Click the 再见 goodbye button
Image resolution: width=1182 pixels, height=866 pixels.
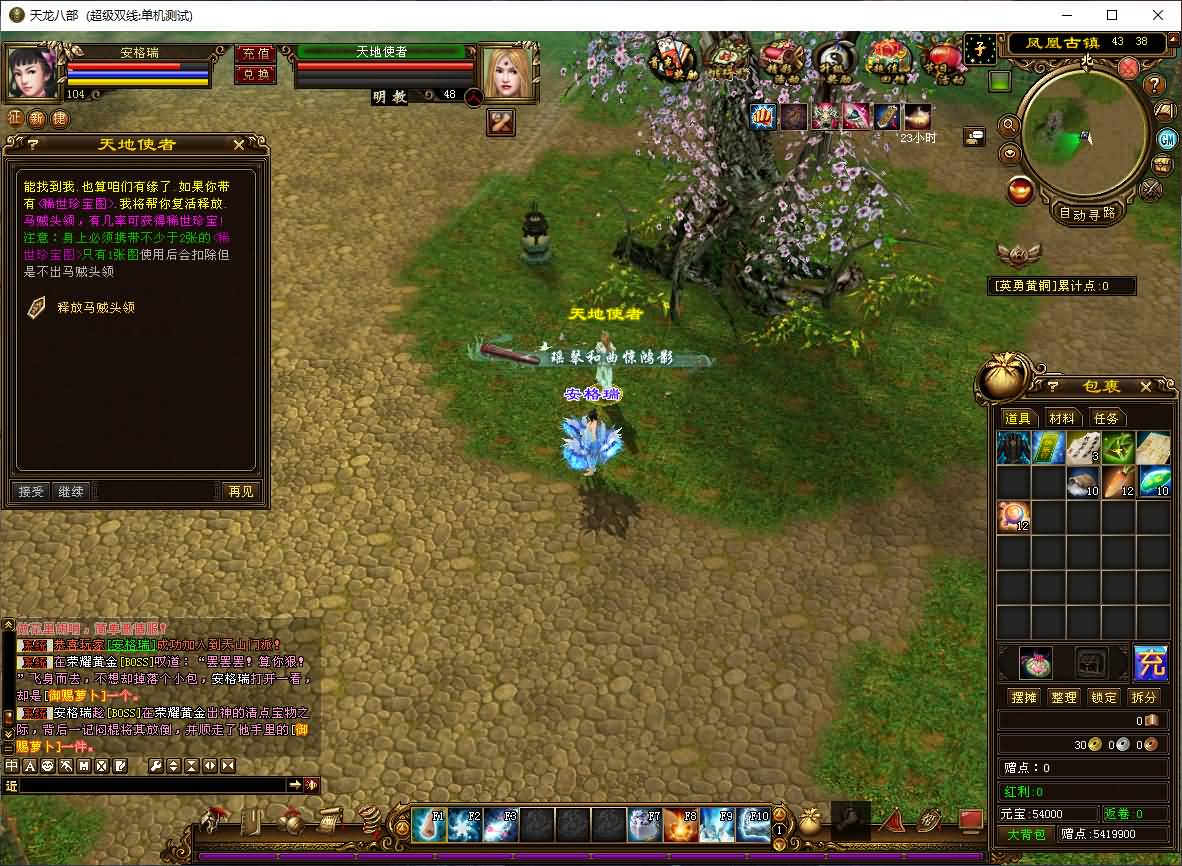(240, 491)
